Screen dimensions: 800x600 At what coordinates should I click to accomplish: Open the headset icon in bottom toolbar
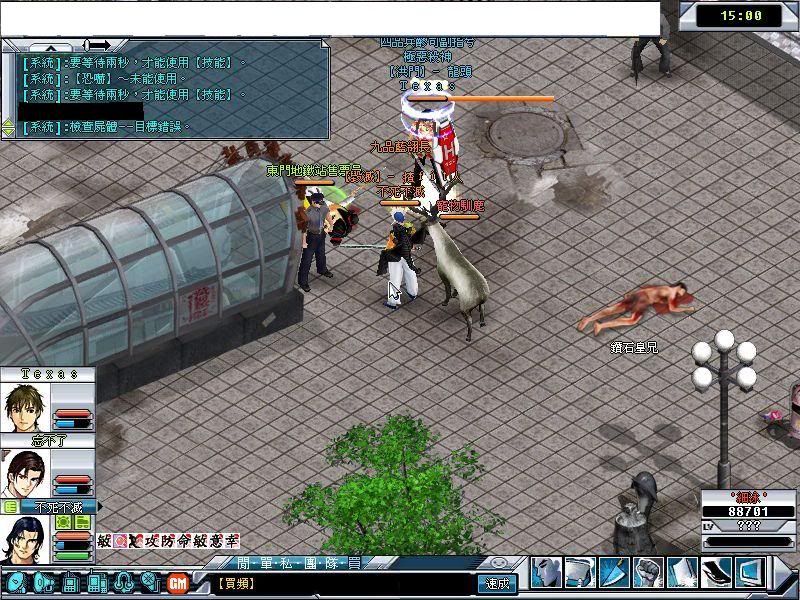pos(124,582)
